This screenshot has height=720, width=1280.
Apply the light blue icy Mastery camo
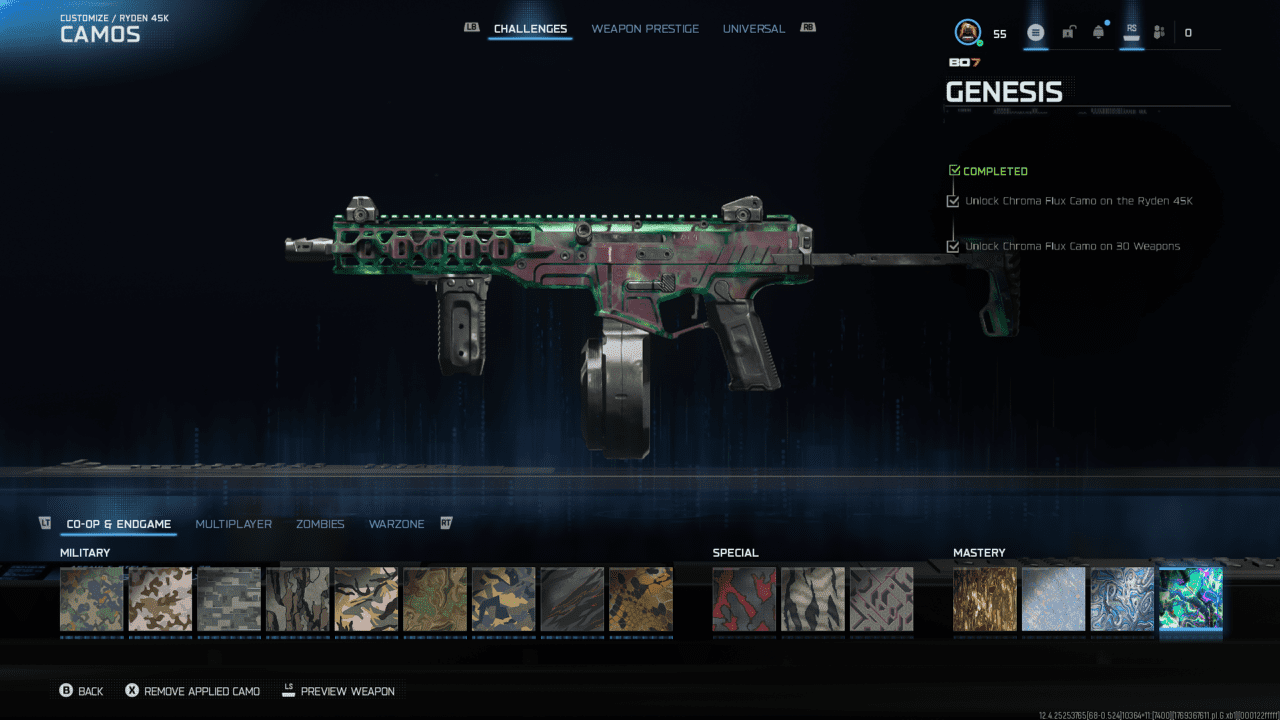point(1053,599)
